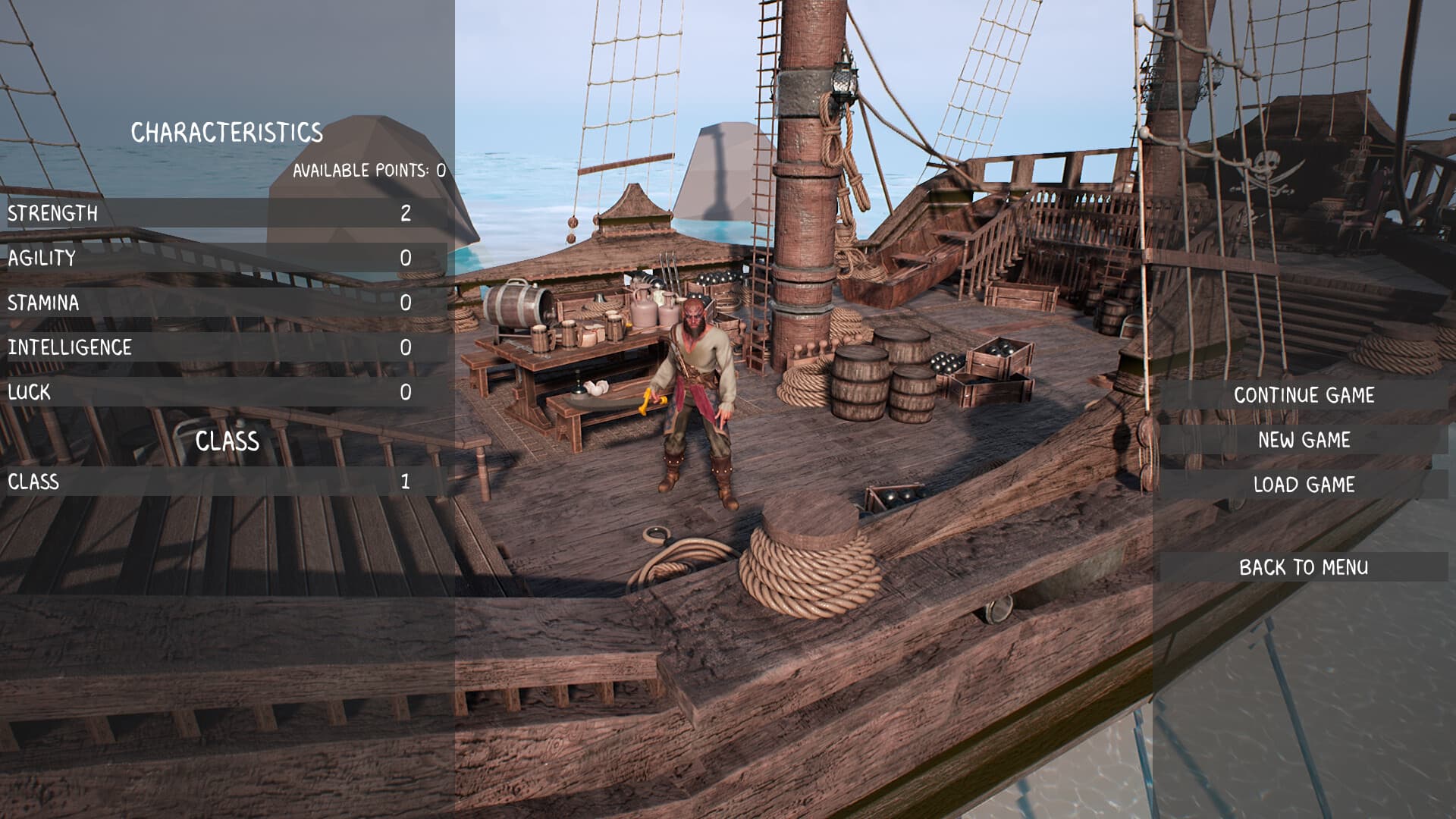Click the Agility value showing 0
This screenshot has width=1456, height=819.
tap(406, 259)
